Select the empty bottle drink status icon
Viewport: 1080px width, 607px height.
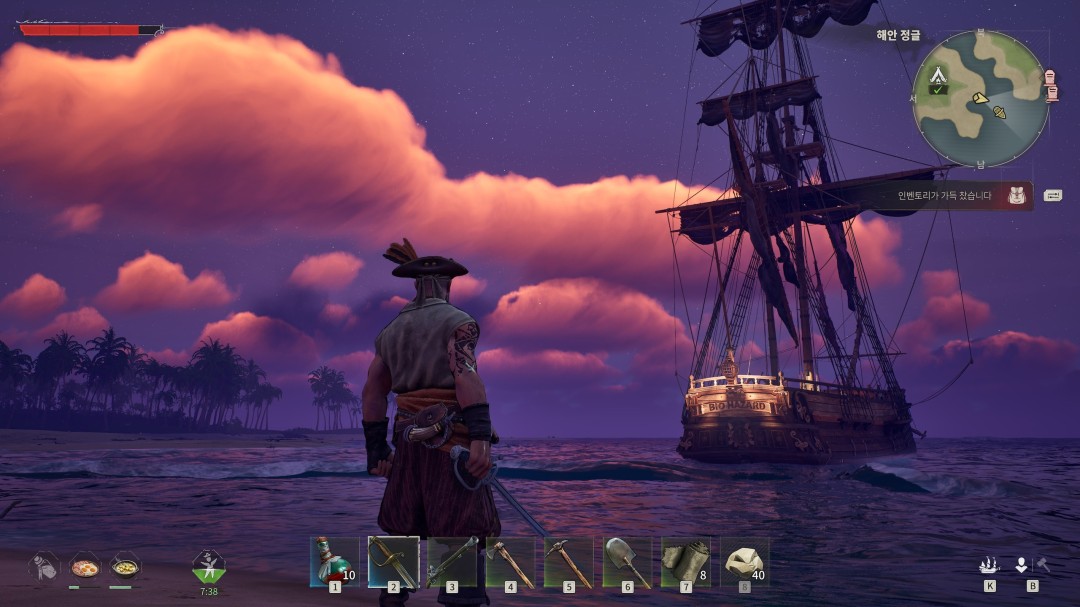[x=44, y=567]
